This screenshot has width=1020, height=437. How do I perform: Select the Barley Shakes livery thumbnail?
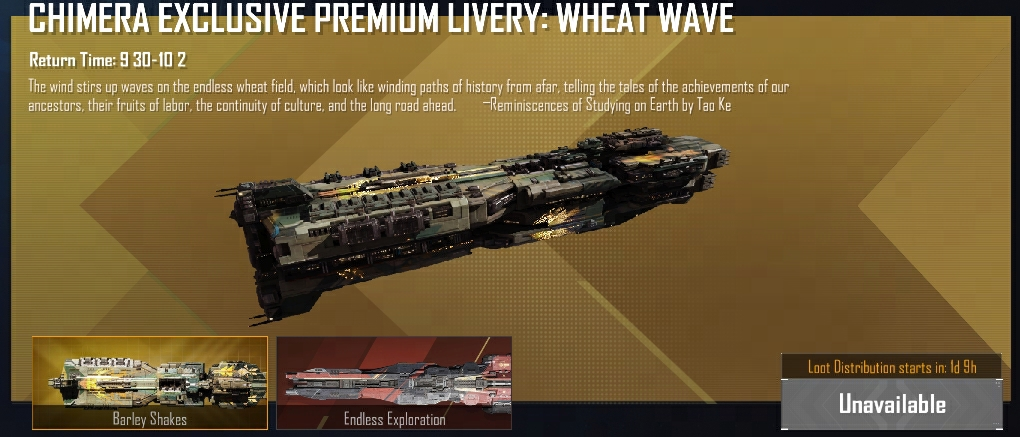click(x=150, y=382)
